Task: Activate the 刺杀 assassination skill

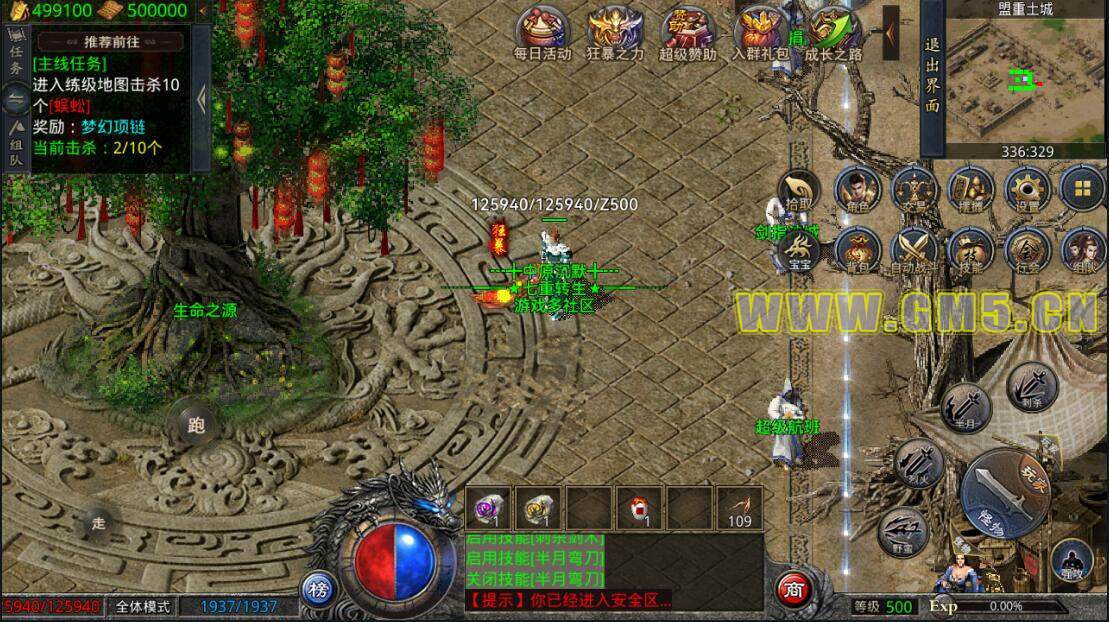Action: (x=1027, y=383)
